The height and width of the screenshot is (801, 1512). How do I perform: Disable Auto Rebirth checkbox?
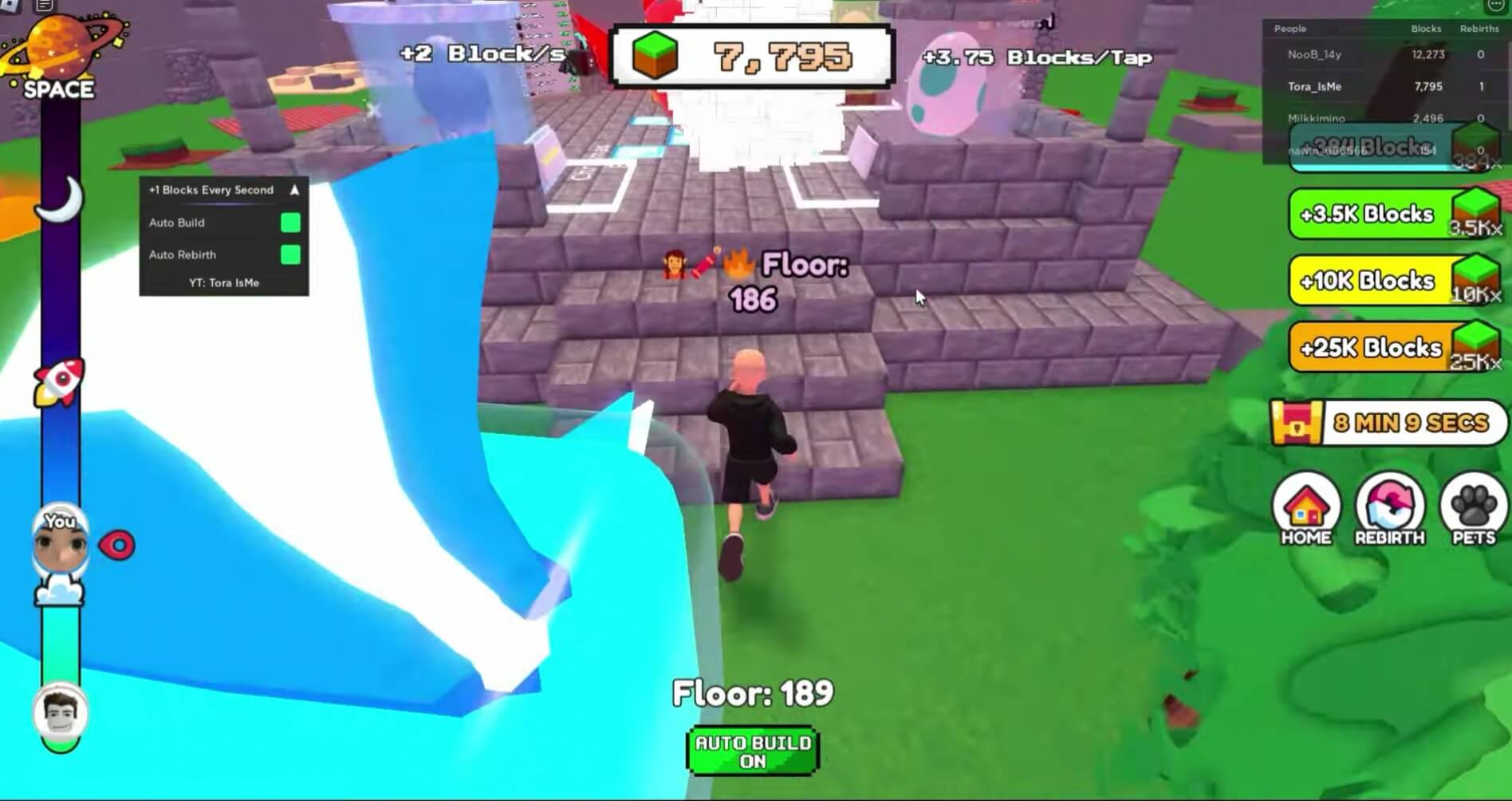[289, 255]
